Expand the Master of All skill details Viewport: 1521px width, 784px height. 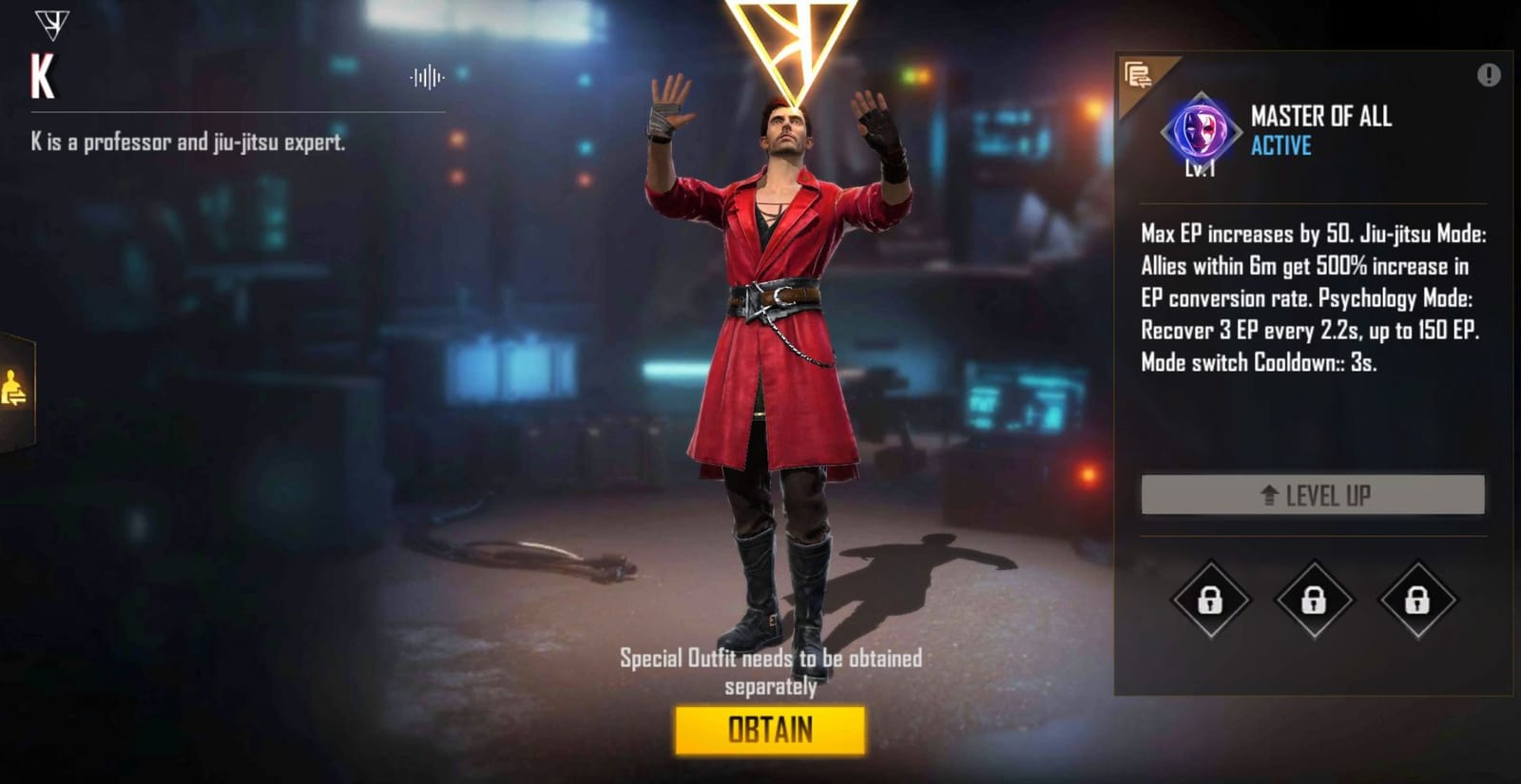tap(1323, 118)
